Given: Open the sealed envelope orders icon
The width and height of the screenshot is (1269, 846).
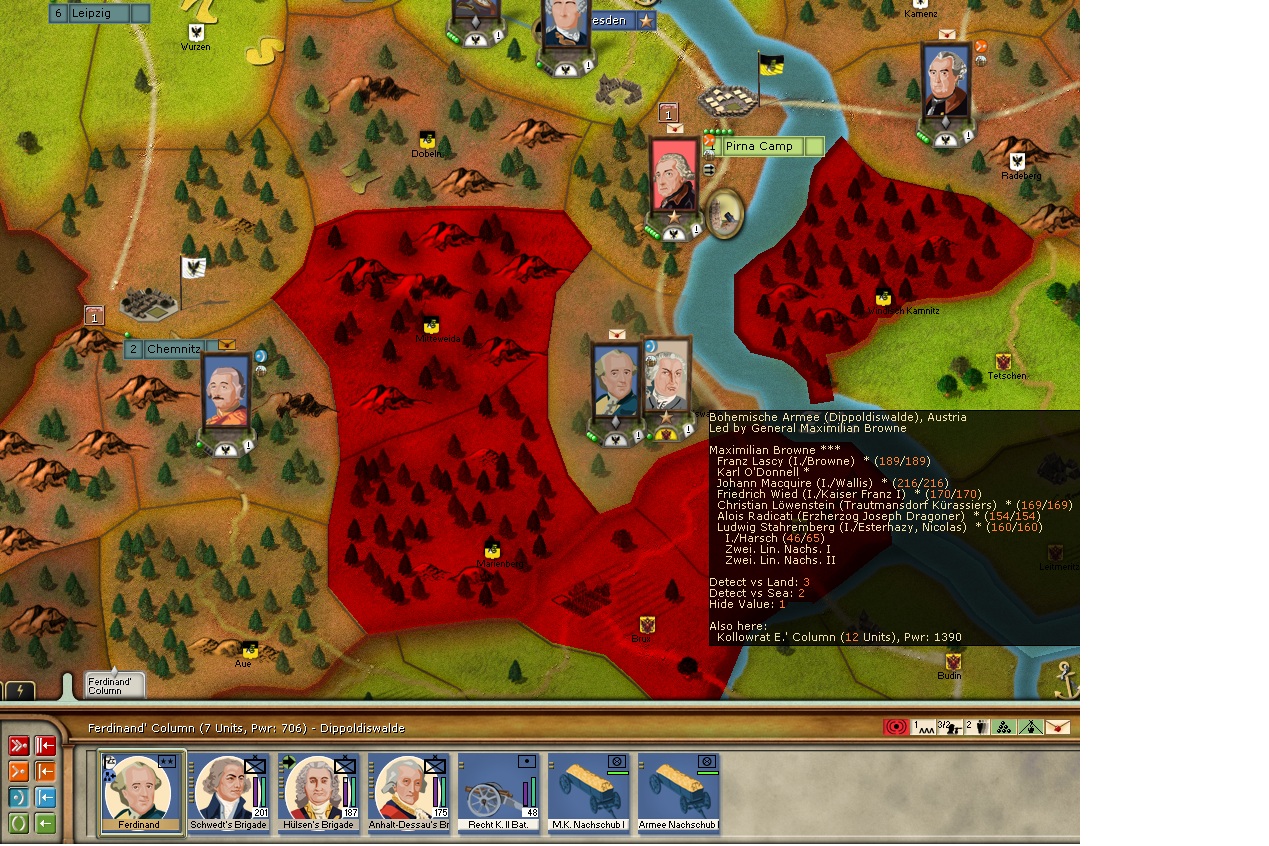Looking at the screenshot, I should pyautogui.click(x=1057, y=727).
